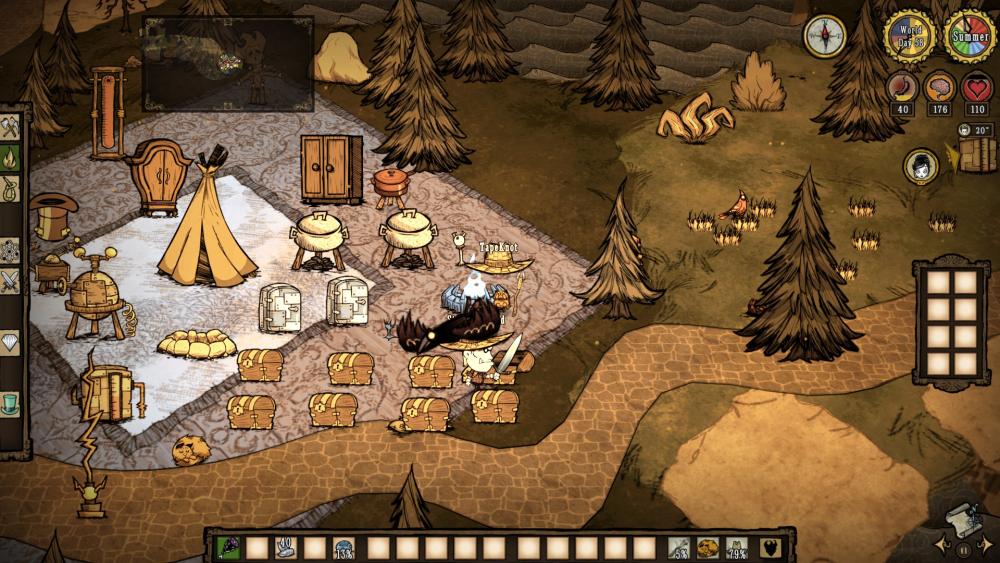Viewport: 1000px width, 563px height.
Task: Pick the inventory stack showing 40
Action: click(286, 548)
